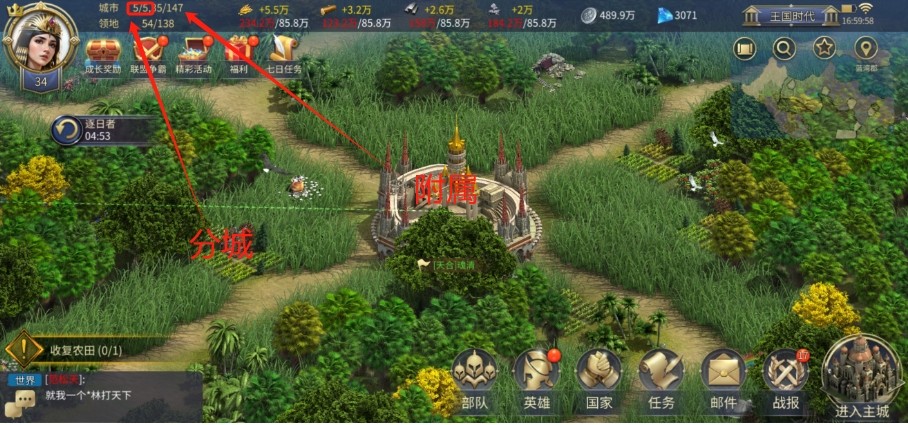
Task: Open the 国家 nation menu
Action: tap(598, 380)
